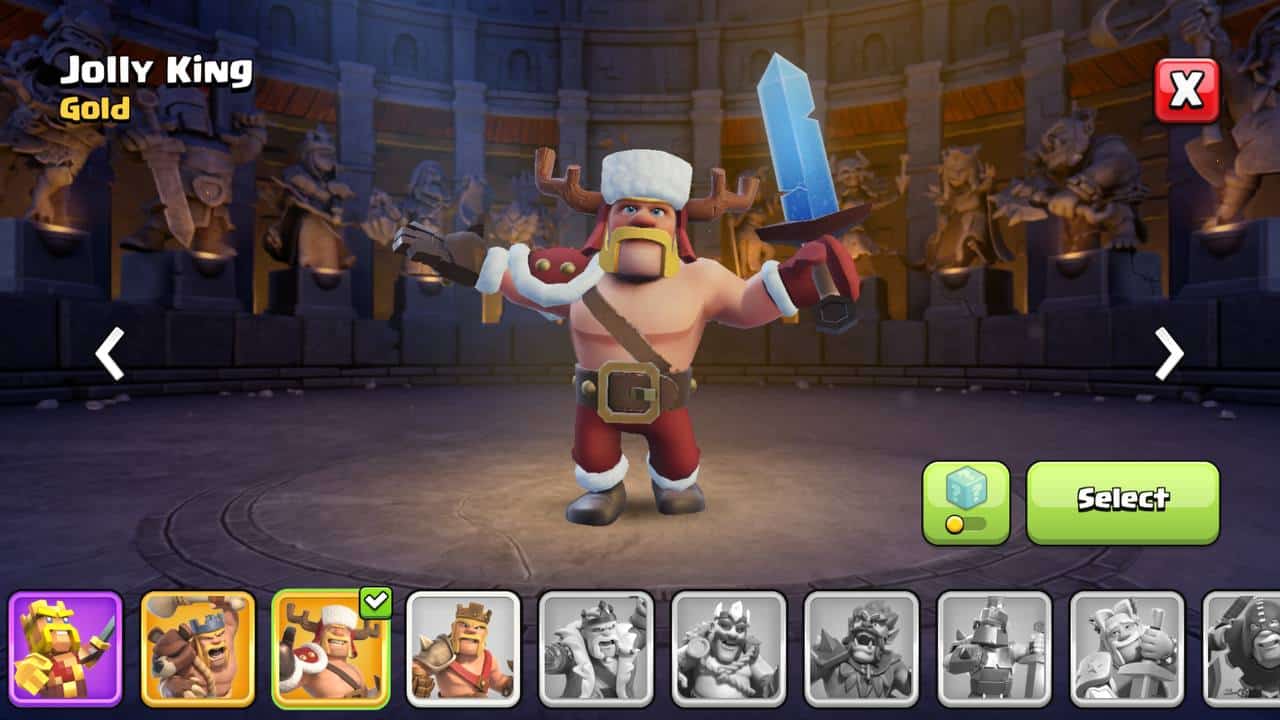Choose the locked fur-coat king skin
Screen dimensions: 1280x720
[x=596, y=649]
